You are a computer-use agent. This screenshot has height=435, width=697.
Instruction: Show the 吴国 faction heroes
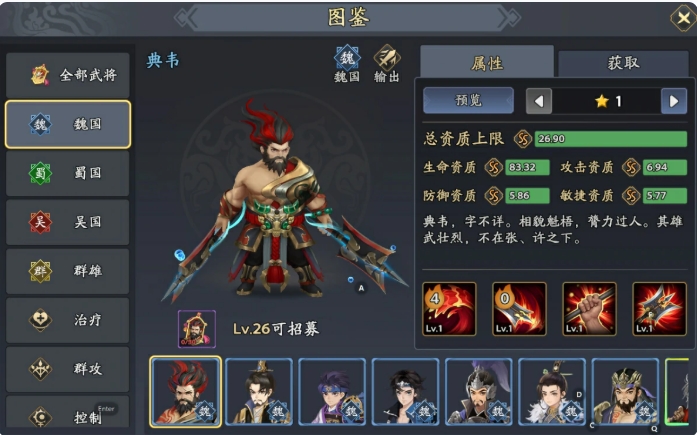[x=68, y=222]
